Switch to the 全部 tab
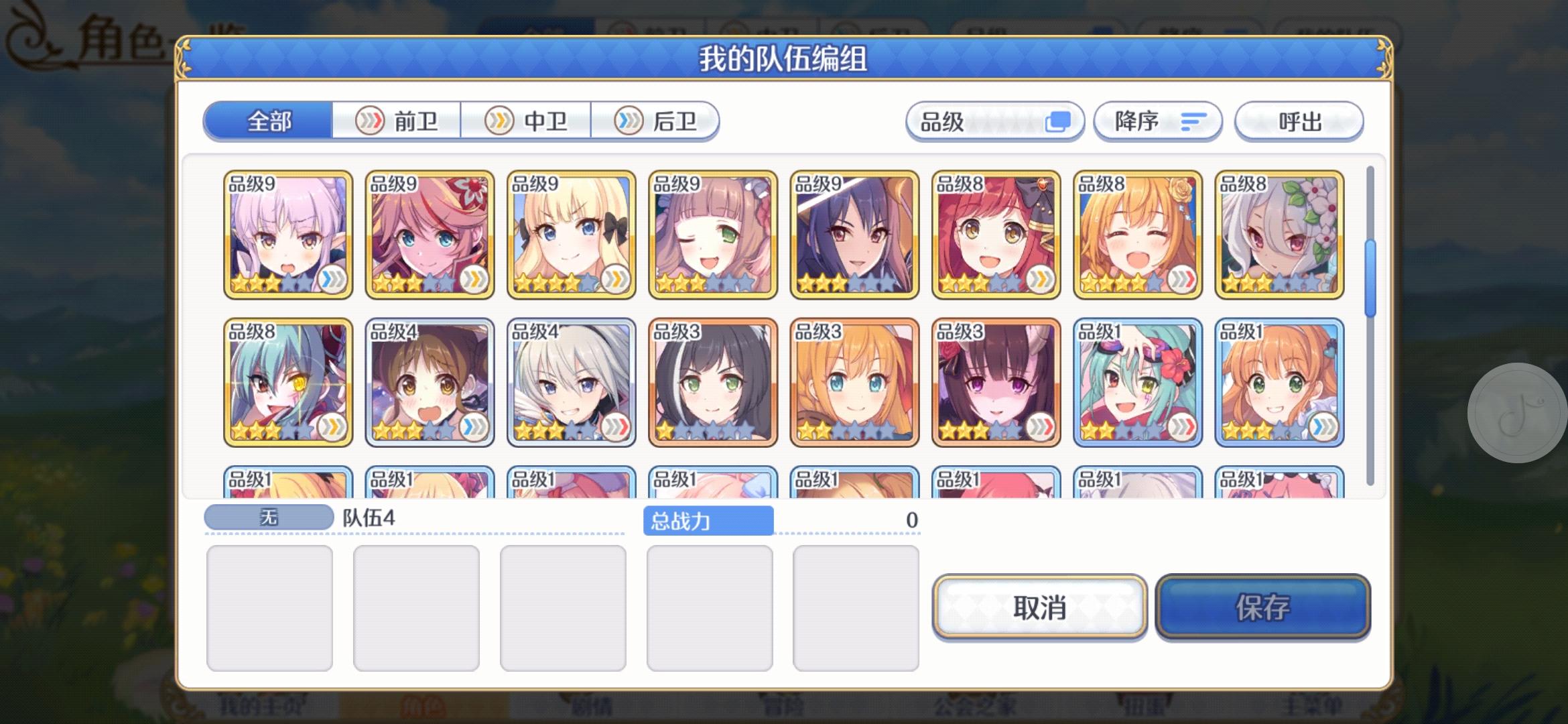The height and width of the screenshot is (724, 1568). click(x=269, y=121)
